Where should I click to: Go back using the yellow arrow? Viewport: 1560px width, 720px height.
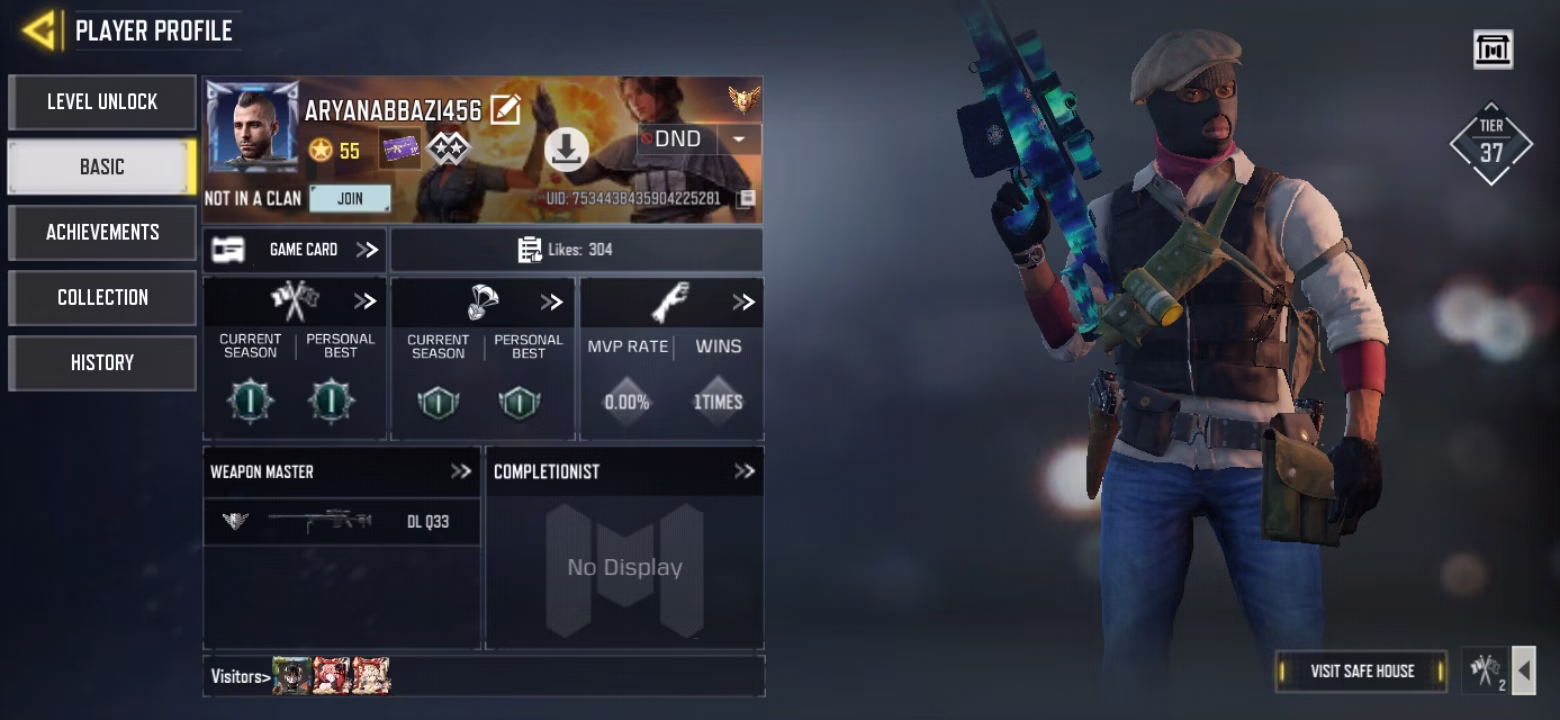point(40,30)
